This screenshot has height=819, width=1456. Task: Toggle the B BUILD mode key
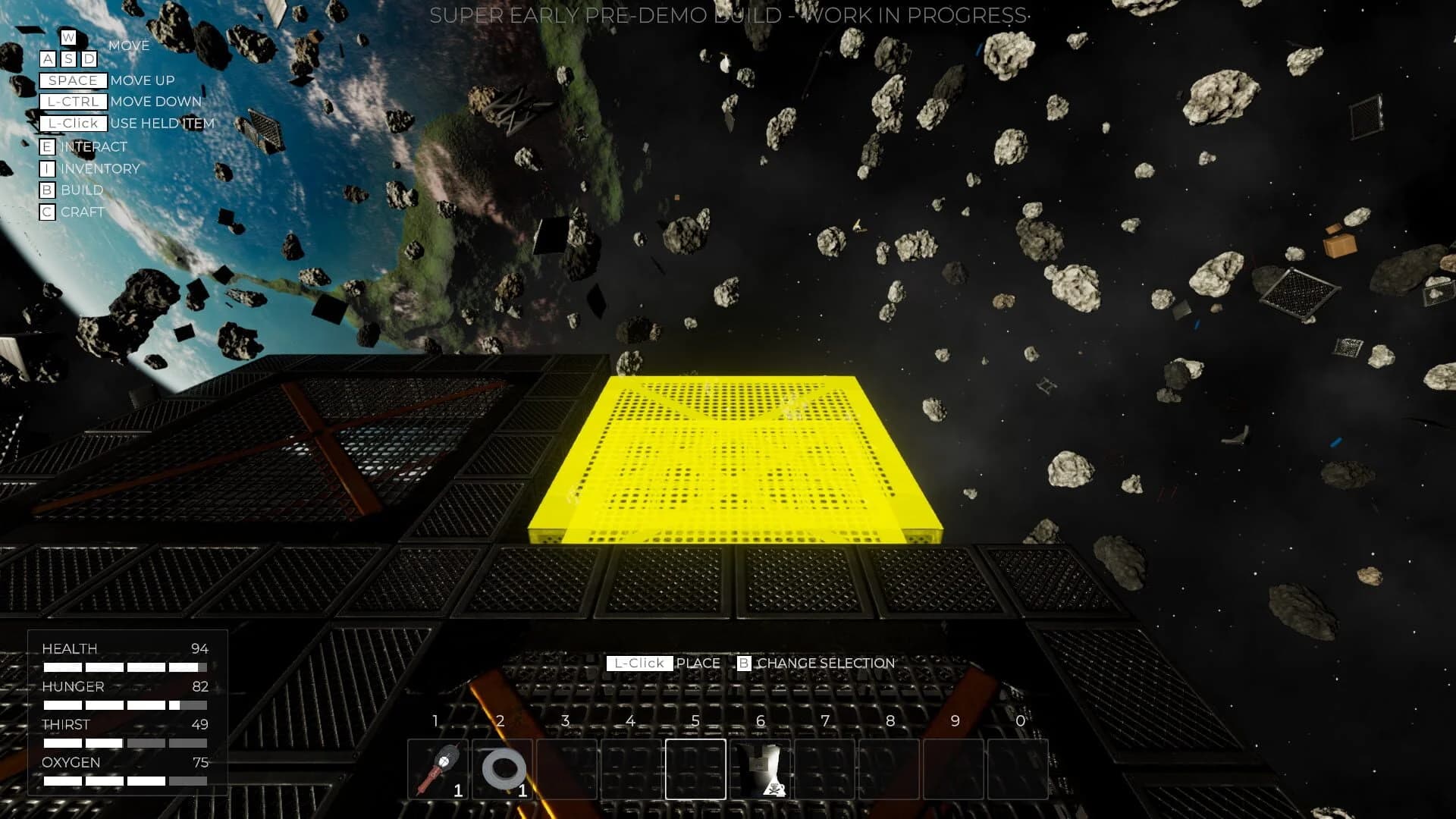47,190
